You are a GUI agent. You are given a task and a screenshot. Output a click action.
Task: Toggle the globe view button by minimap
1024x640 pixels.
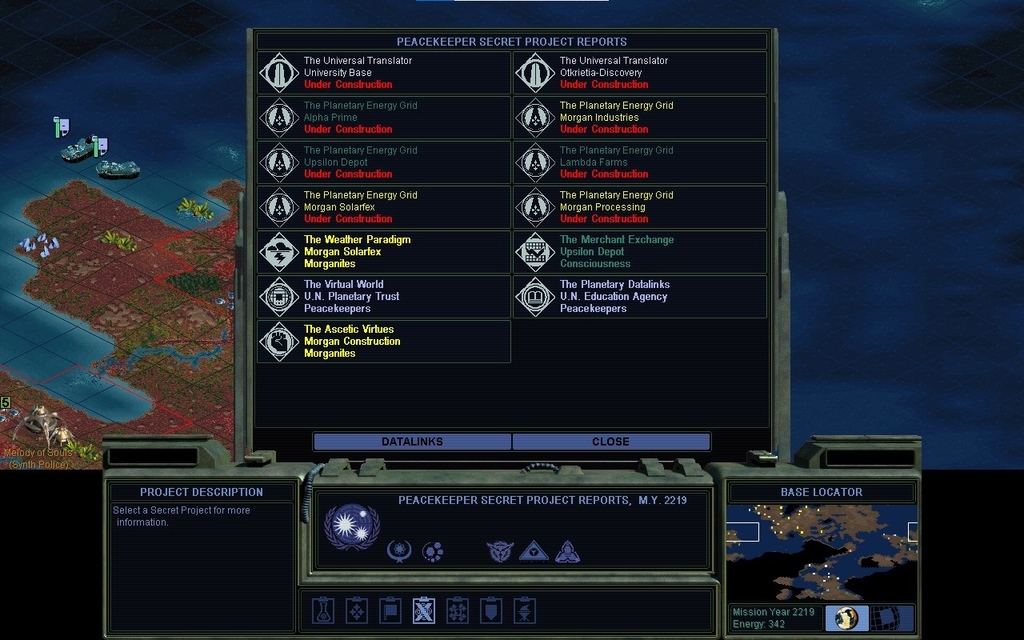pyautogui.click(x=847, y=618)
